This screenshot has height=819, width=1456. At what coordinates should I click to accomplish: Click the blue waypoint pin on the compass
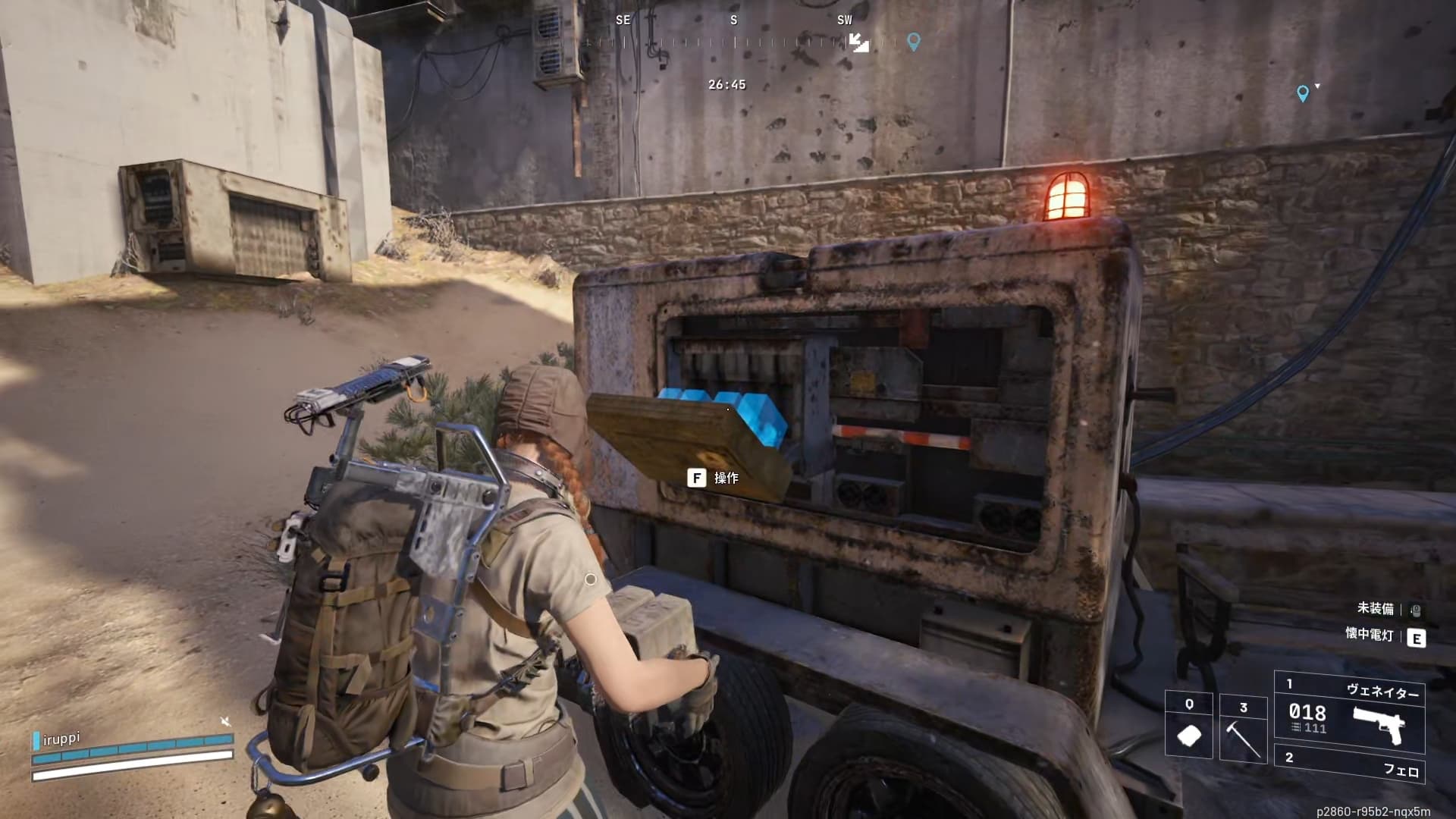tap(914, 42)
